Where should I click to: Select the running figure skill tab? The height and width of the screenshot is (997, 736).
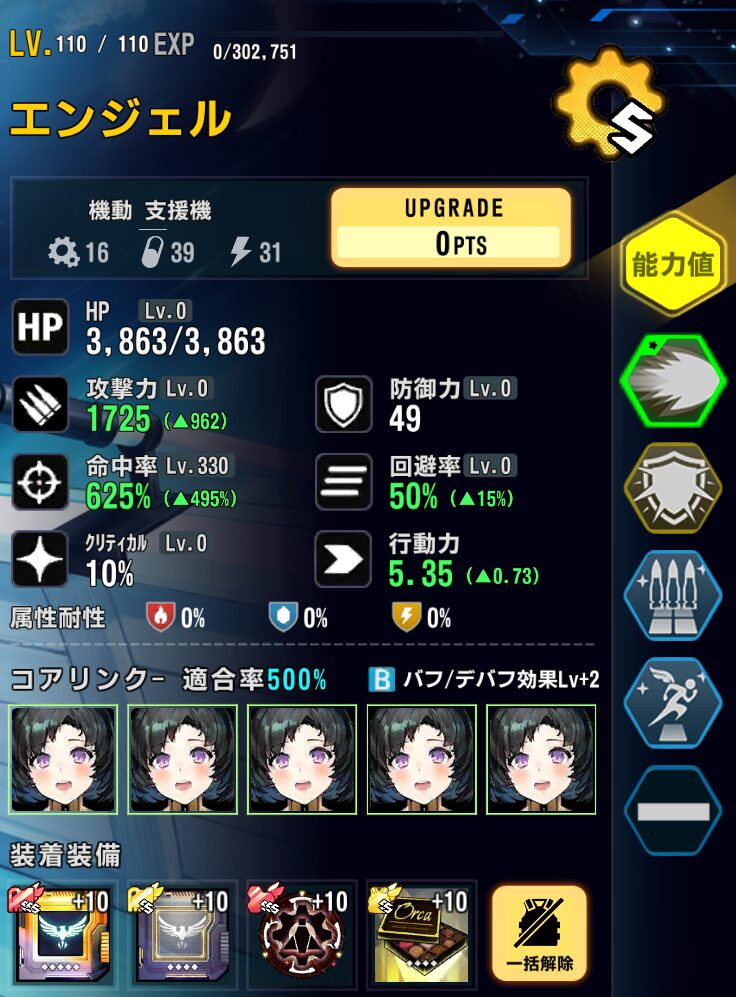click(x=672, y=704)
